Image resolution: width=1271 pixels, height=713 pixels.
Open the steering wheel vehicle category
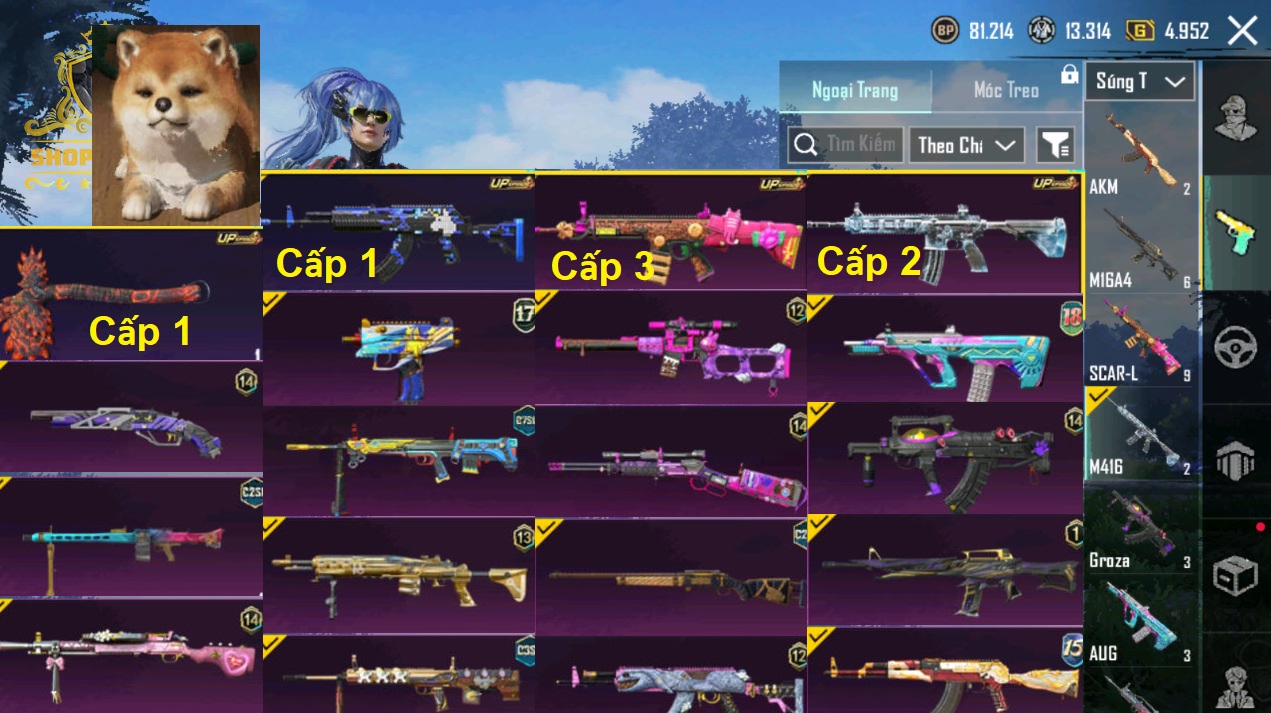[1236, 347]
